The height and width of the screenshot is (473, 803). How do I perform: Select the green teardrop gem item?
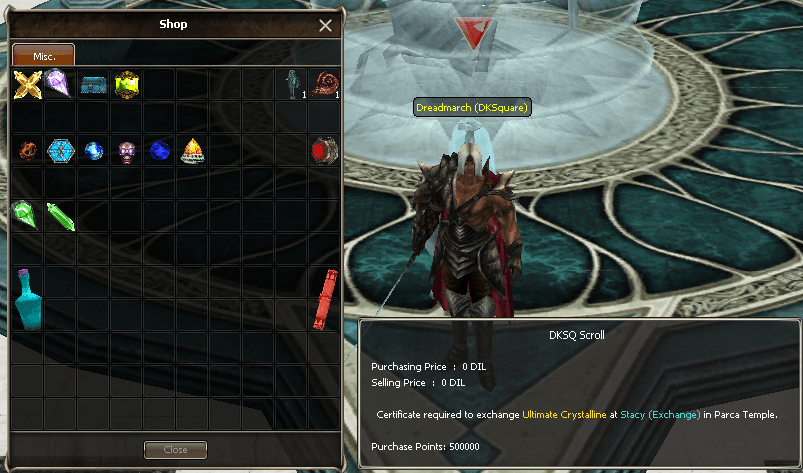[26, 215]
